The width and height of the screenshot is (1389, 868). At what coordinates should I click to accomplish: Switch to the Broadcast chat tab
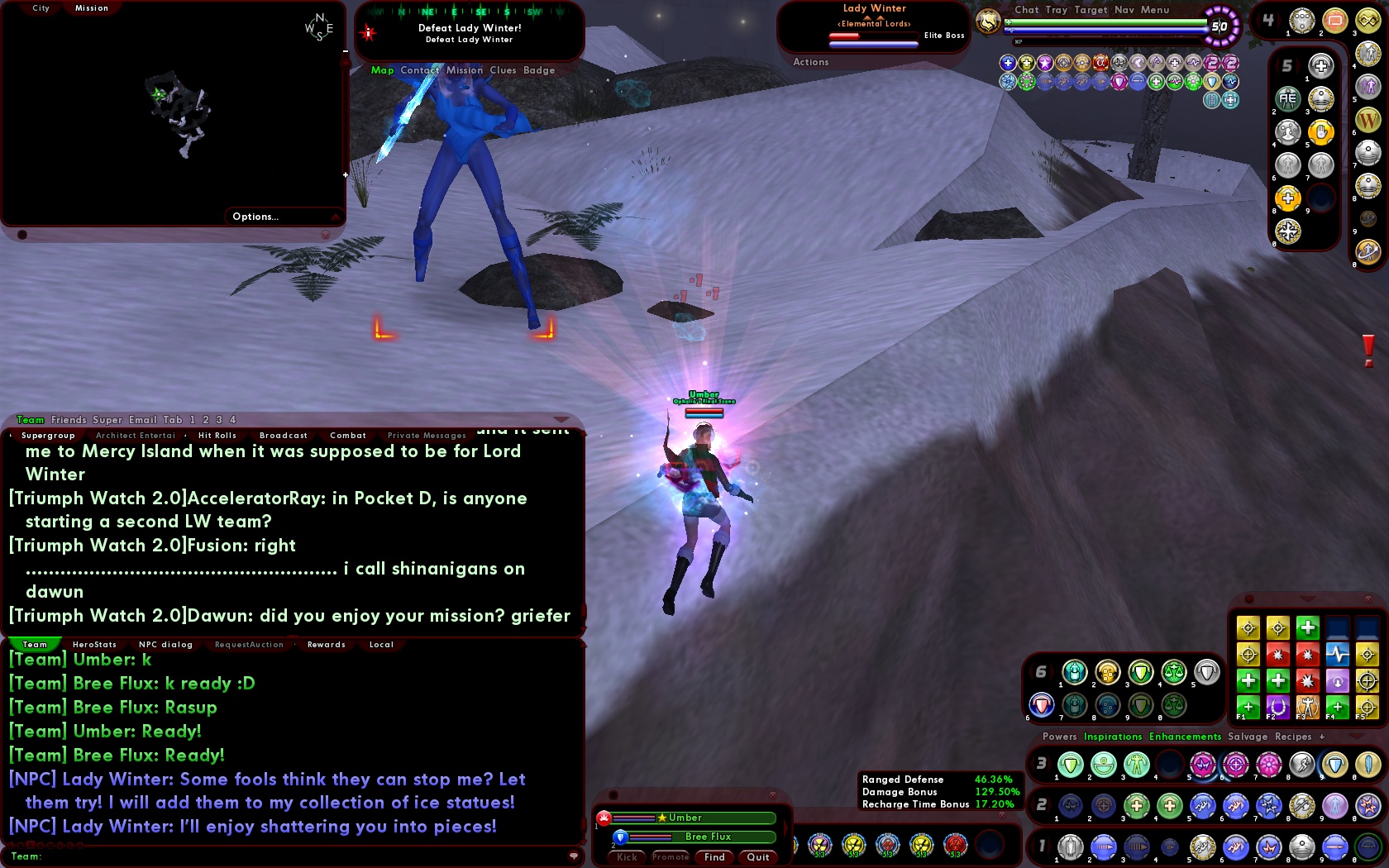283,435
